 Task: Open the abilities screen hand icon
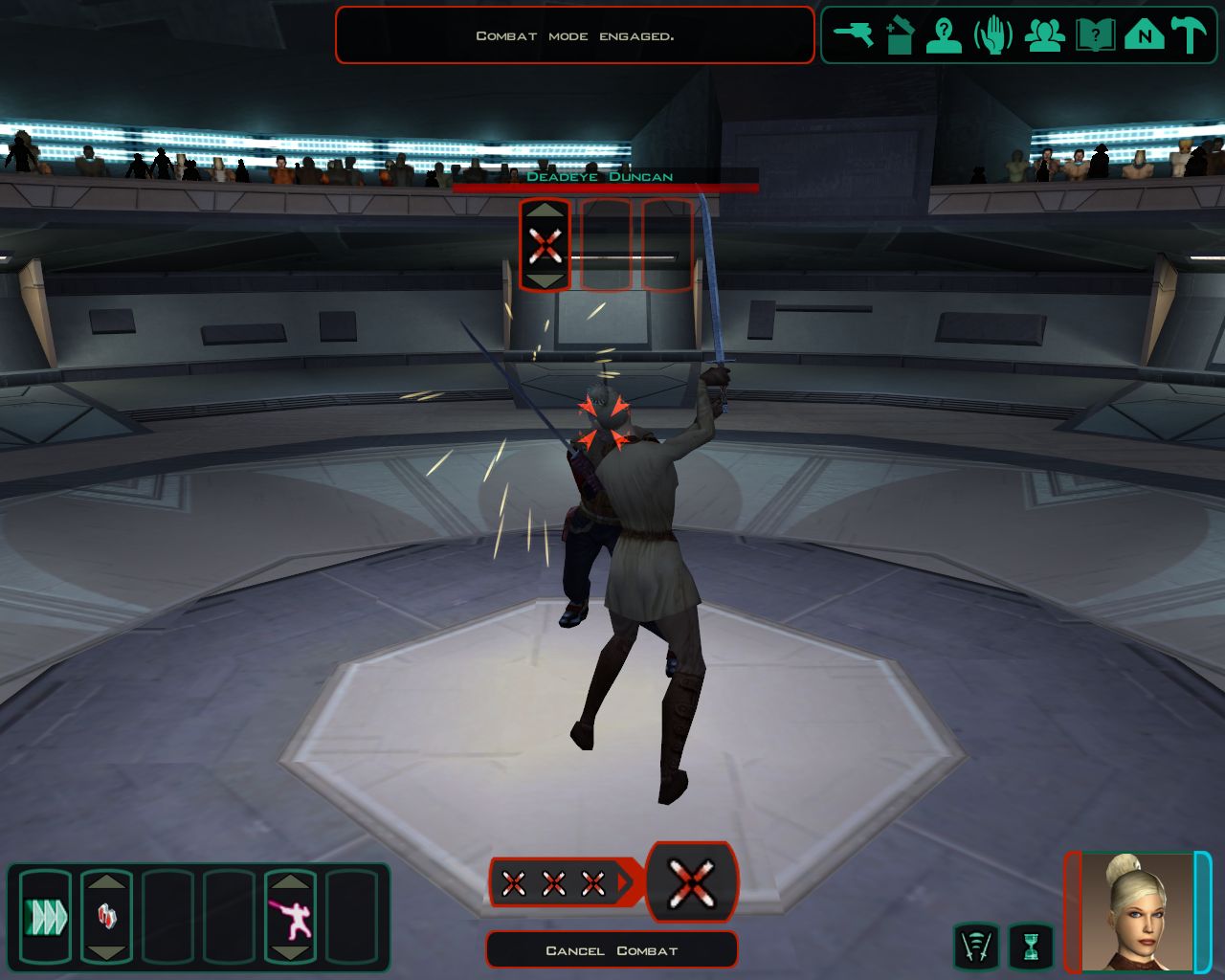(x=993, y=36)
